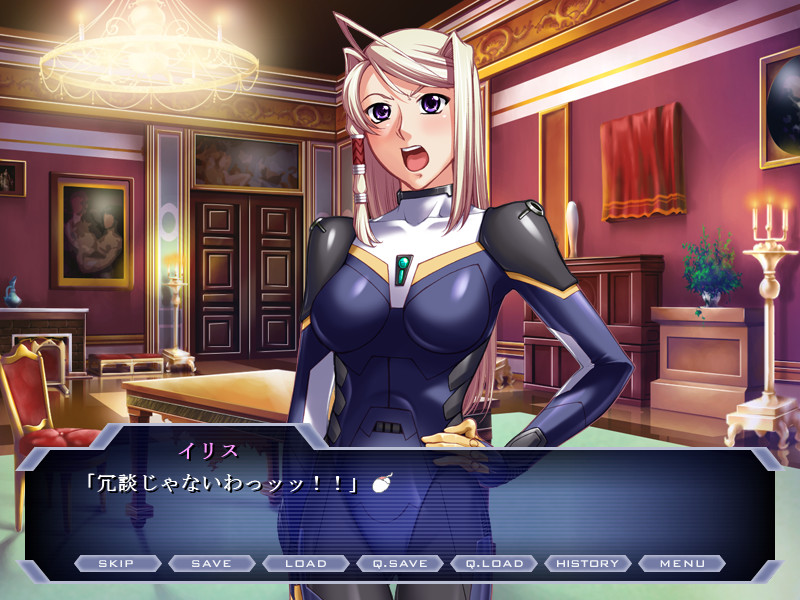Viewport: 800px width, 600px height.
Task: Open the game MENU
Action: click(x=682, y=563)
